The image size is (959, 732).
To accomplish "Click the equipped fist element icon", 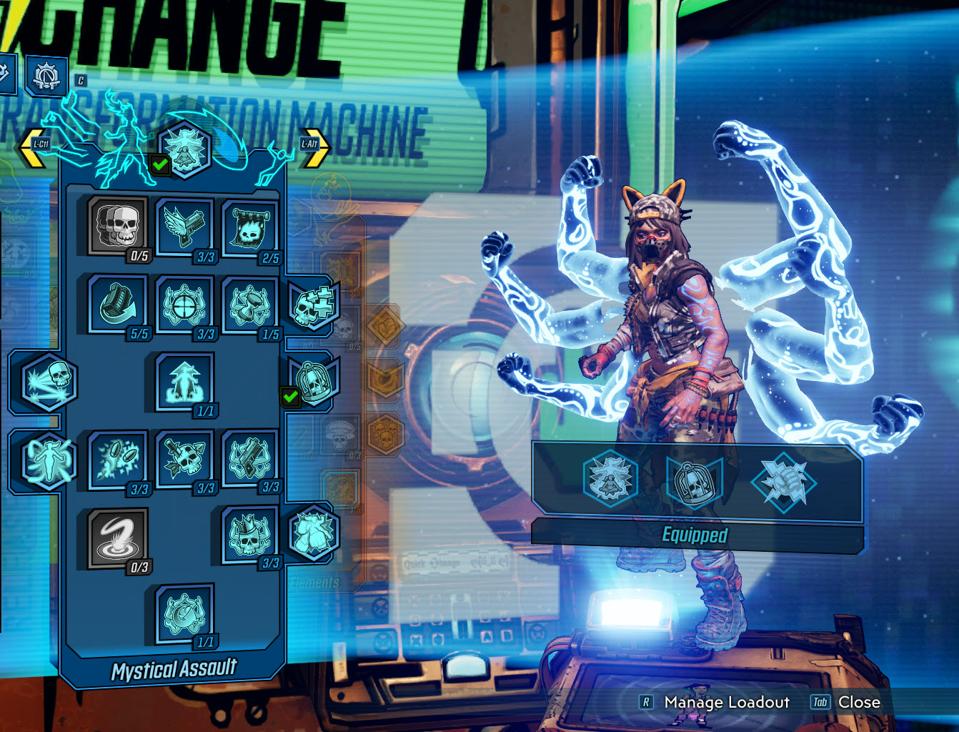I will click(x=783, y=480).
